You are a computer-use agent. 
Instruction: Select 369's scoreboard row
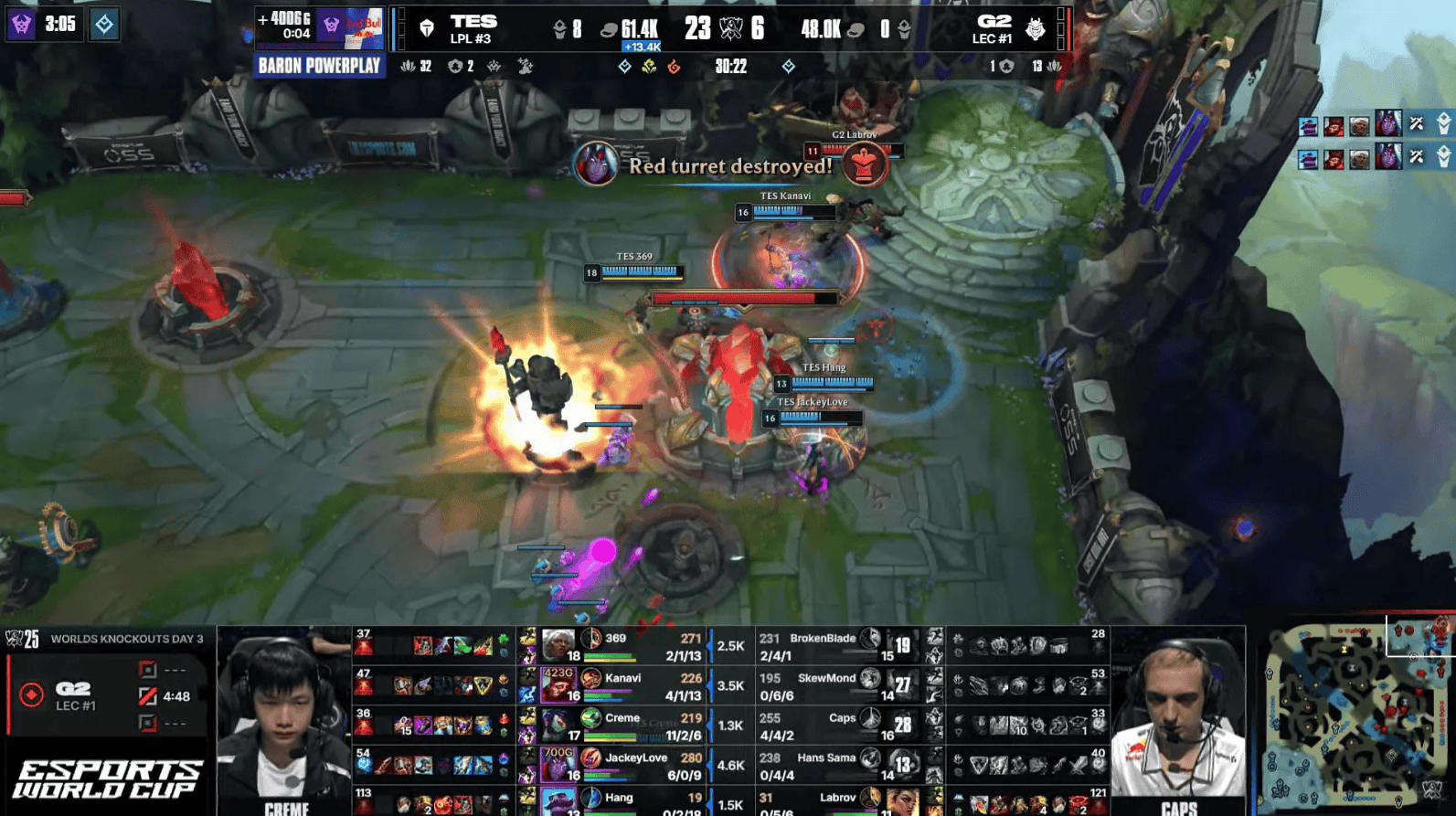622,645
